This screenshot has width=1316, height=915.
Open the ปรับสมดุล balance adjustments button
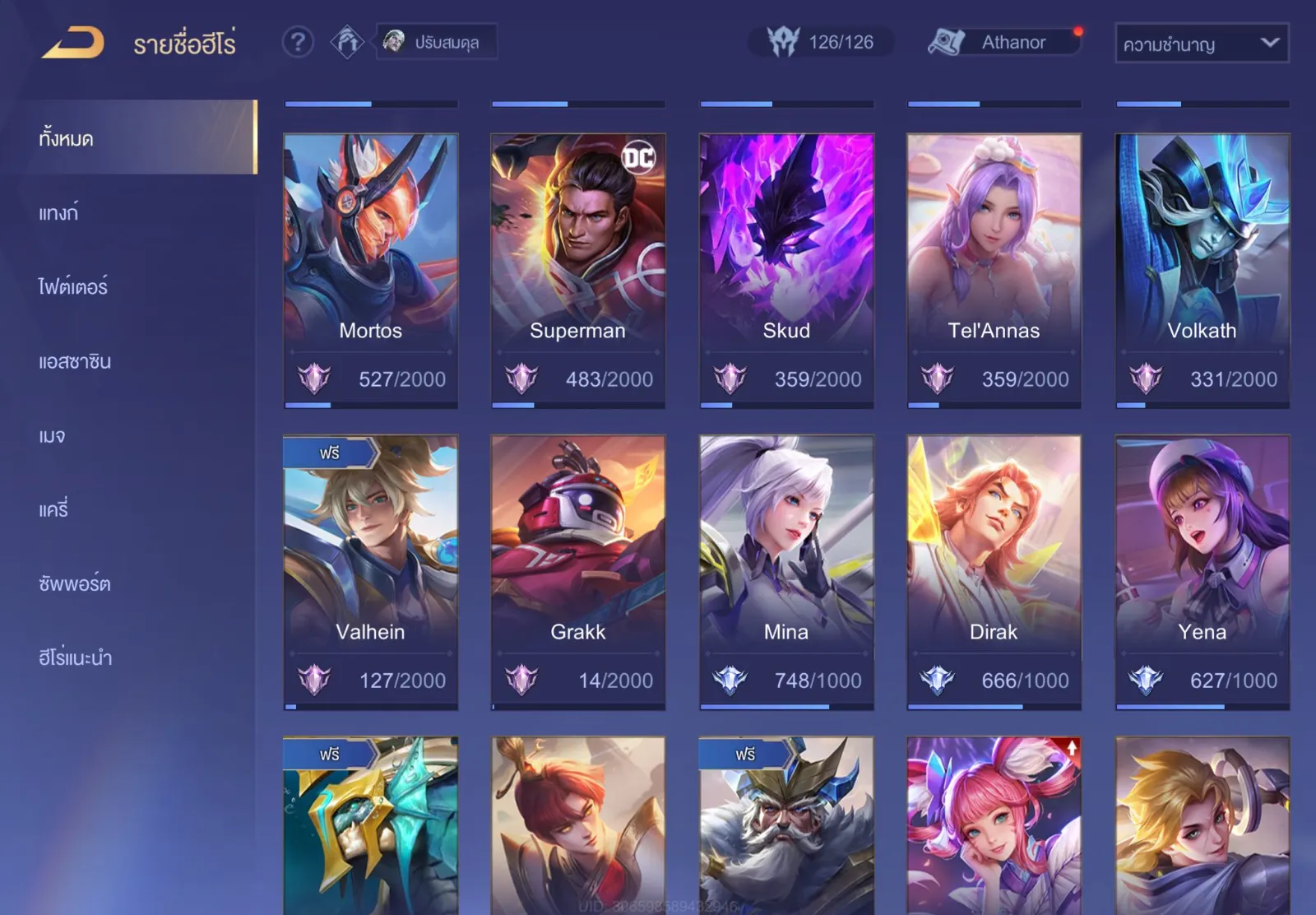click(x=437, y=42)
